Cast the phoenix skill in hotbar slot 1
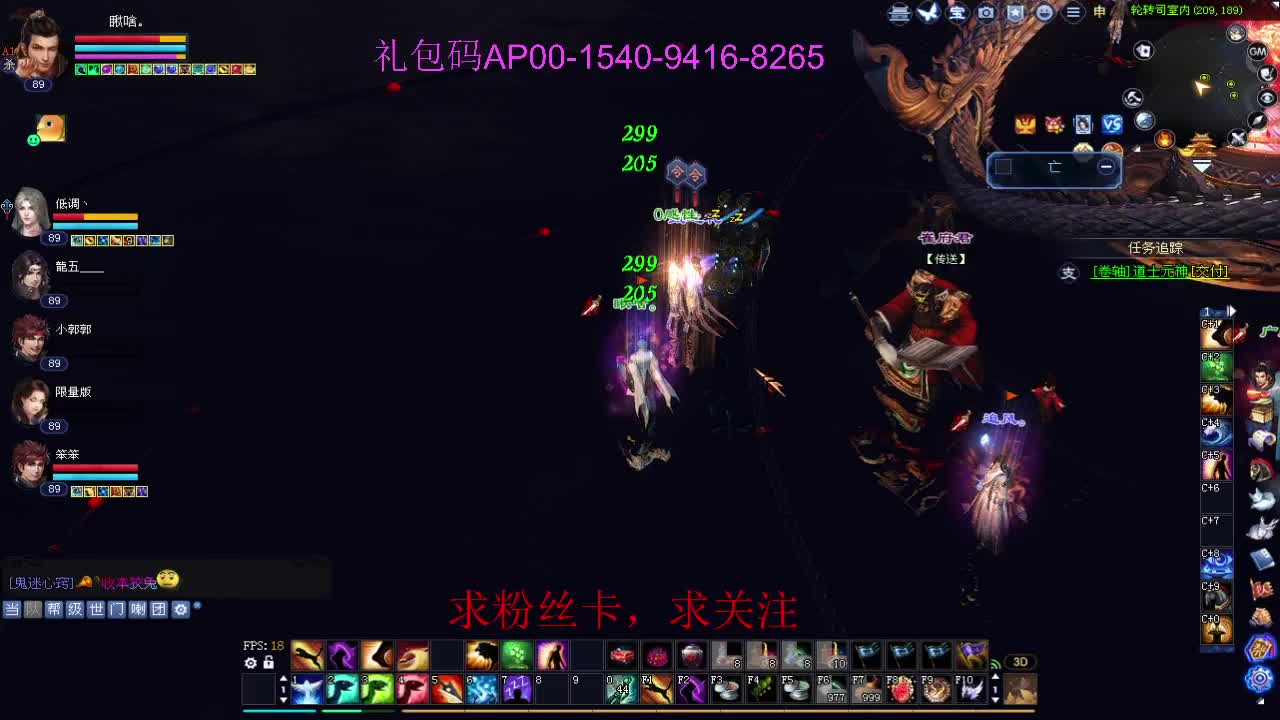This screenshot has height=720, width=1280. point(306,688)
